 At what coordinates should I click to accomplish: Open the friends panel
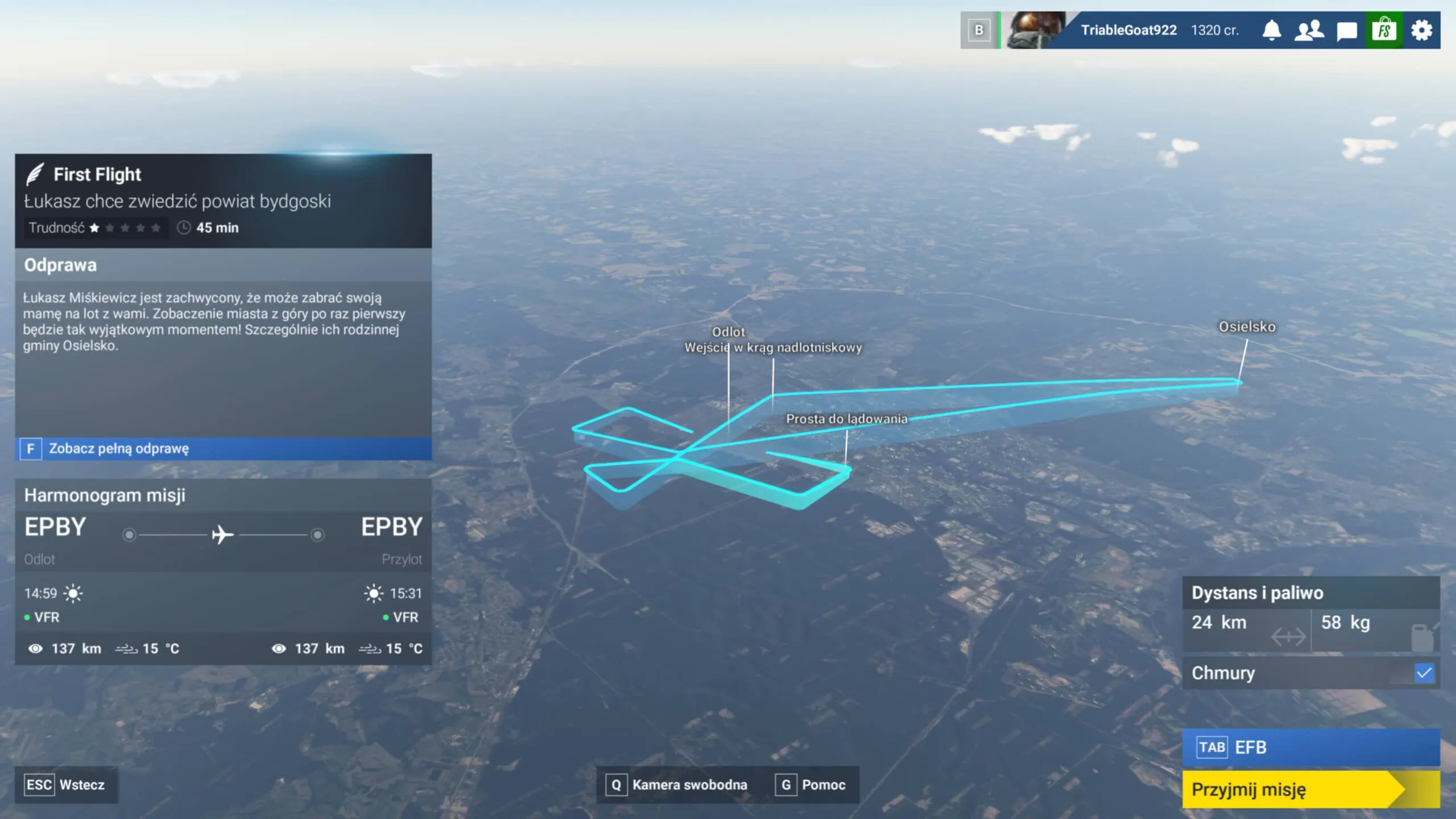tap(1309, 30)
